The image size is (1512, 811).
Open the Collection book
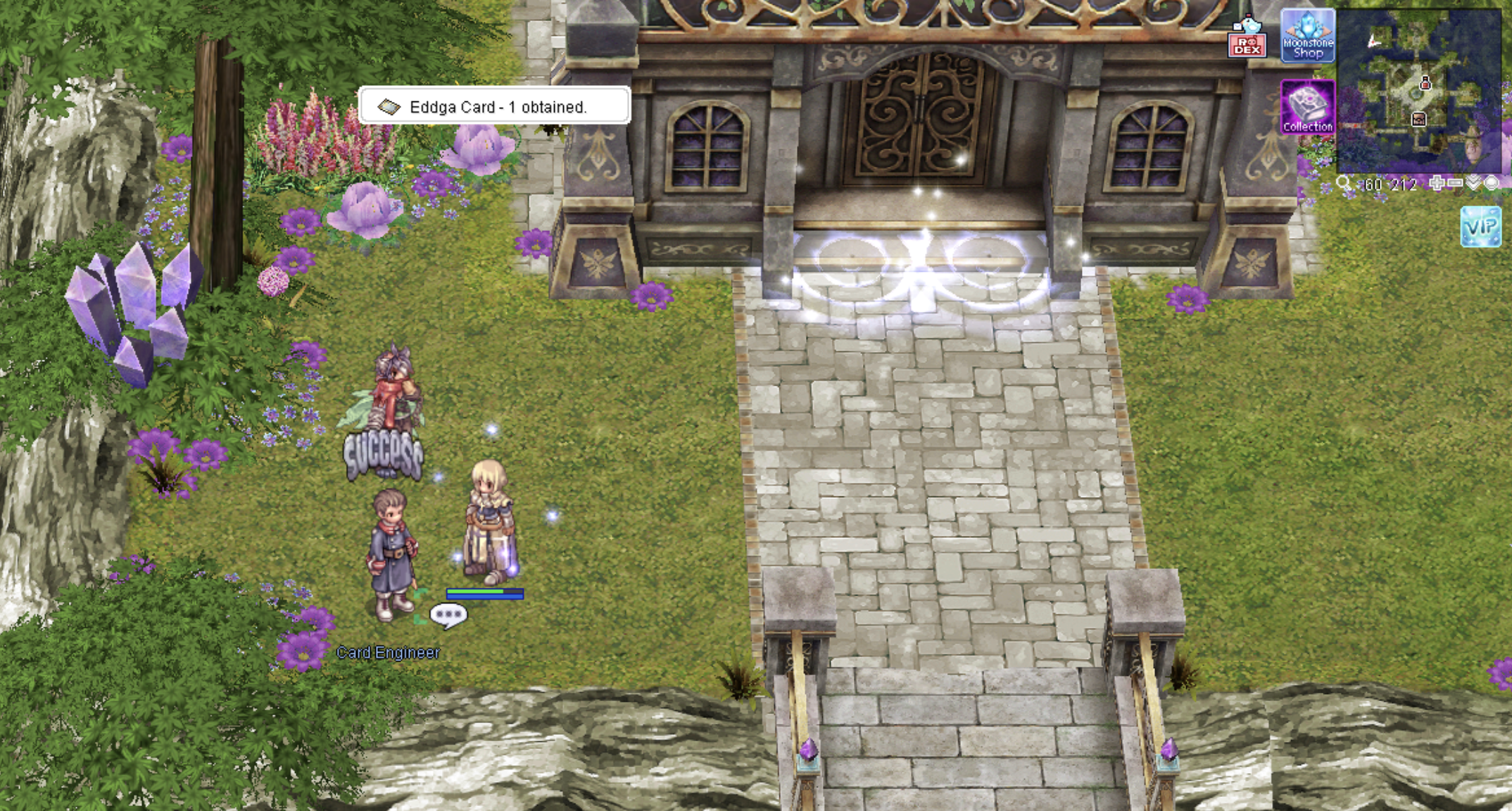[1307, 107]
